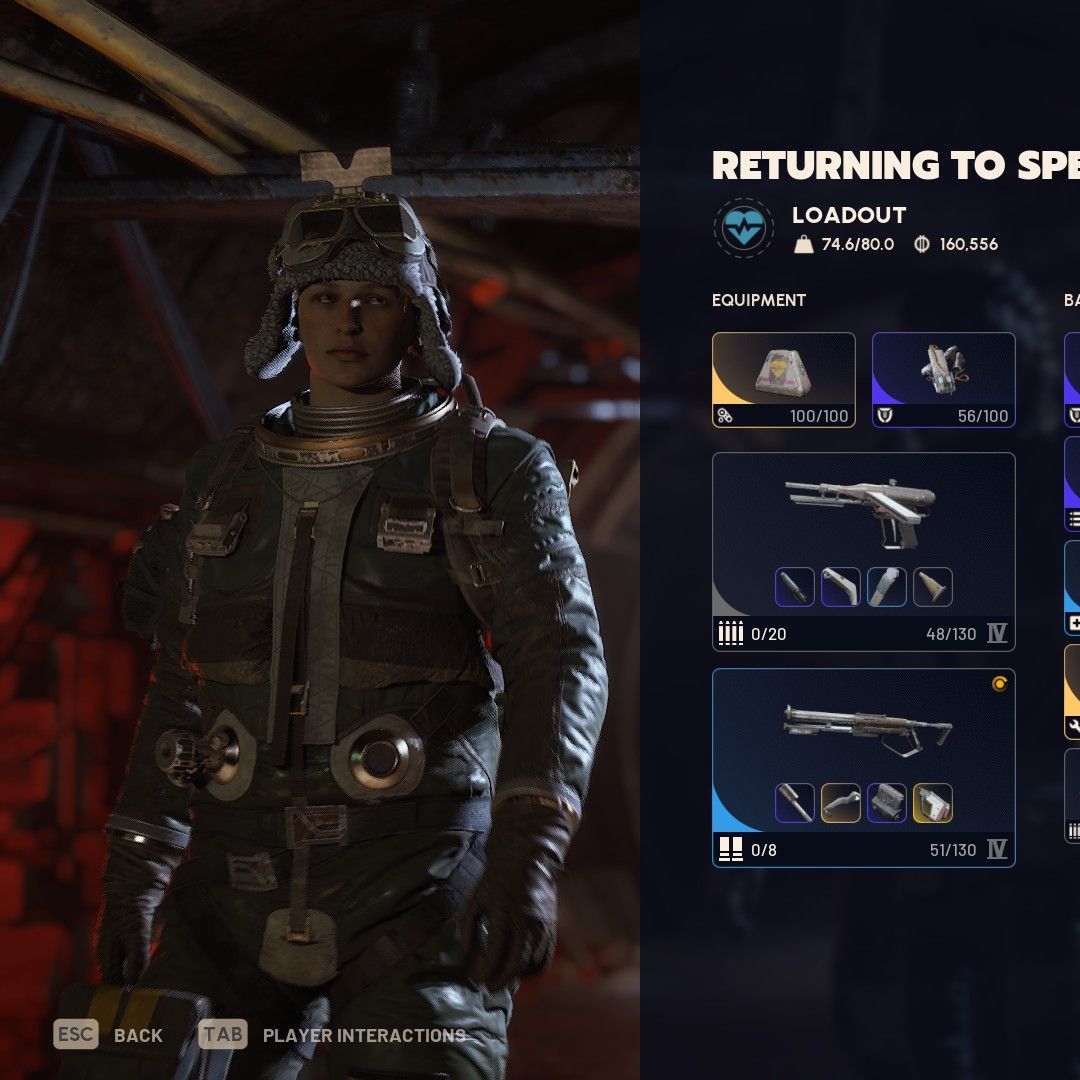
Task: Choose the pistol's magazine attachment
Action: pyautogui.click(x=887, y=587)
